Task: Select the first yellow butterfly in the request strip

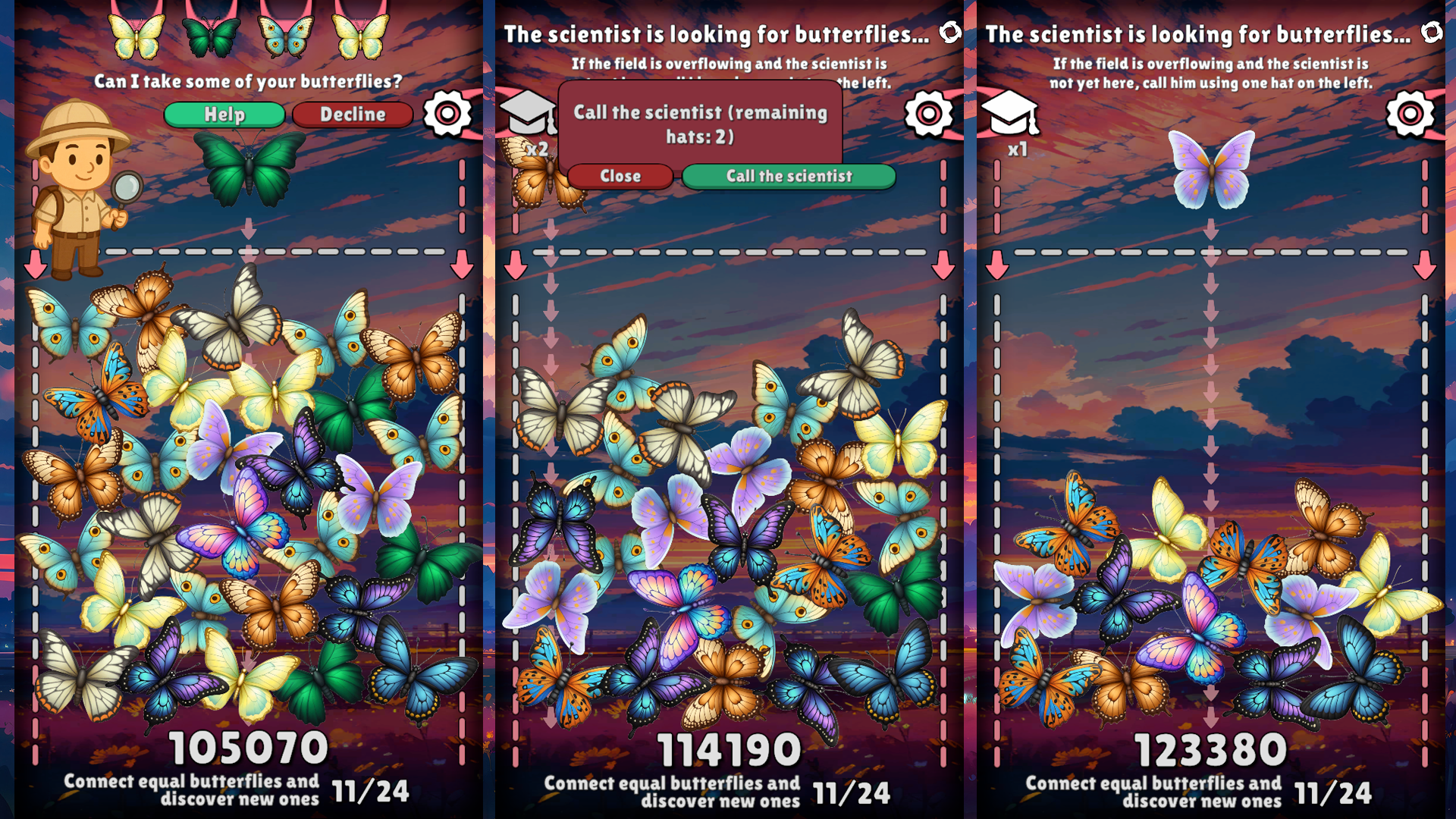Action: [136, 34]
